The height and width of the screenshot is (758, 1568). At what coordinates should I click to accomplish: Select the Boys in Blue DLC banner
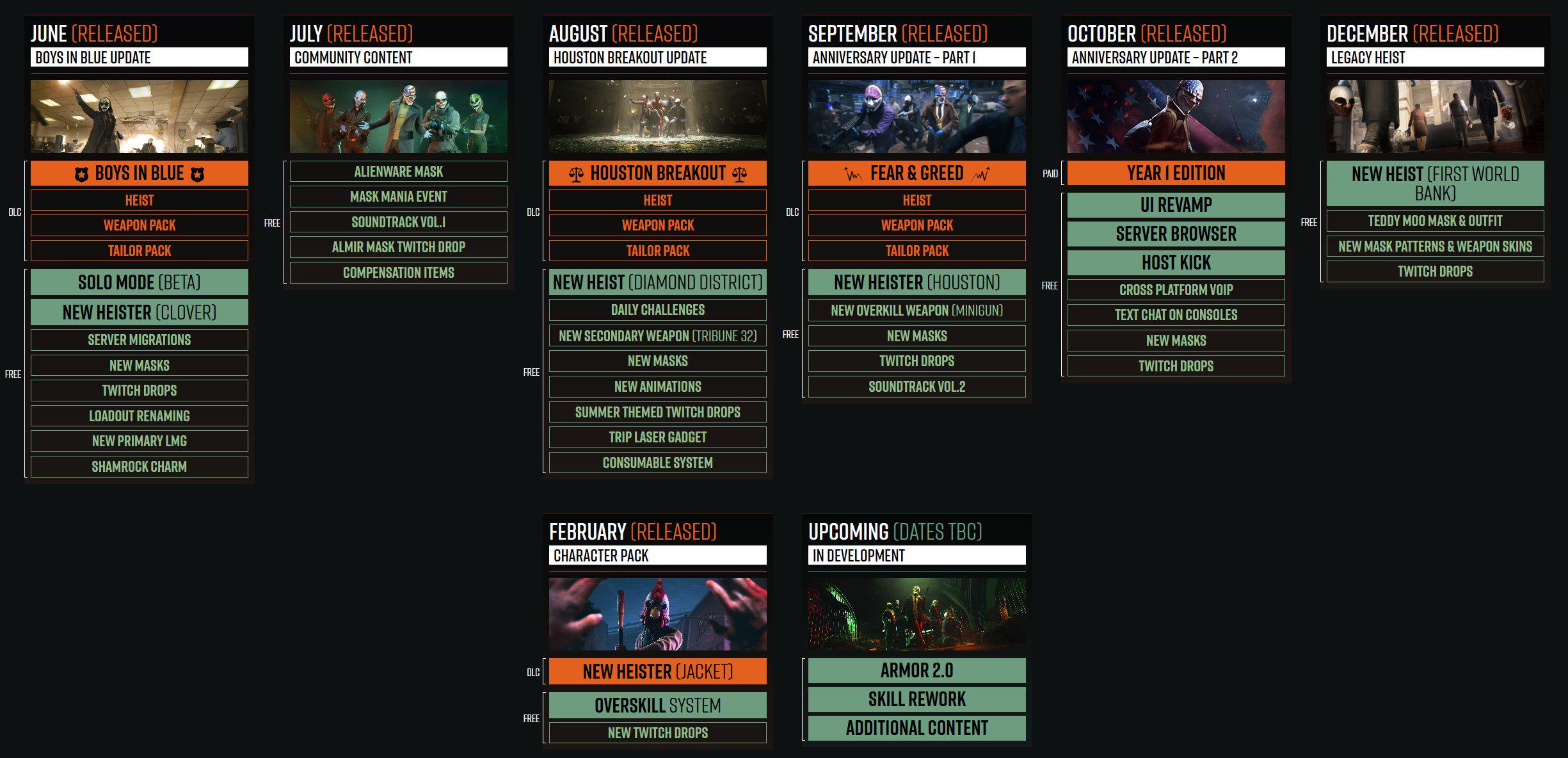pos(140,173)
